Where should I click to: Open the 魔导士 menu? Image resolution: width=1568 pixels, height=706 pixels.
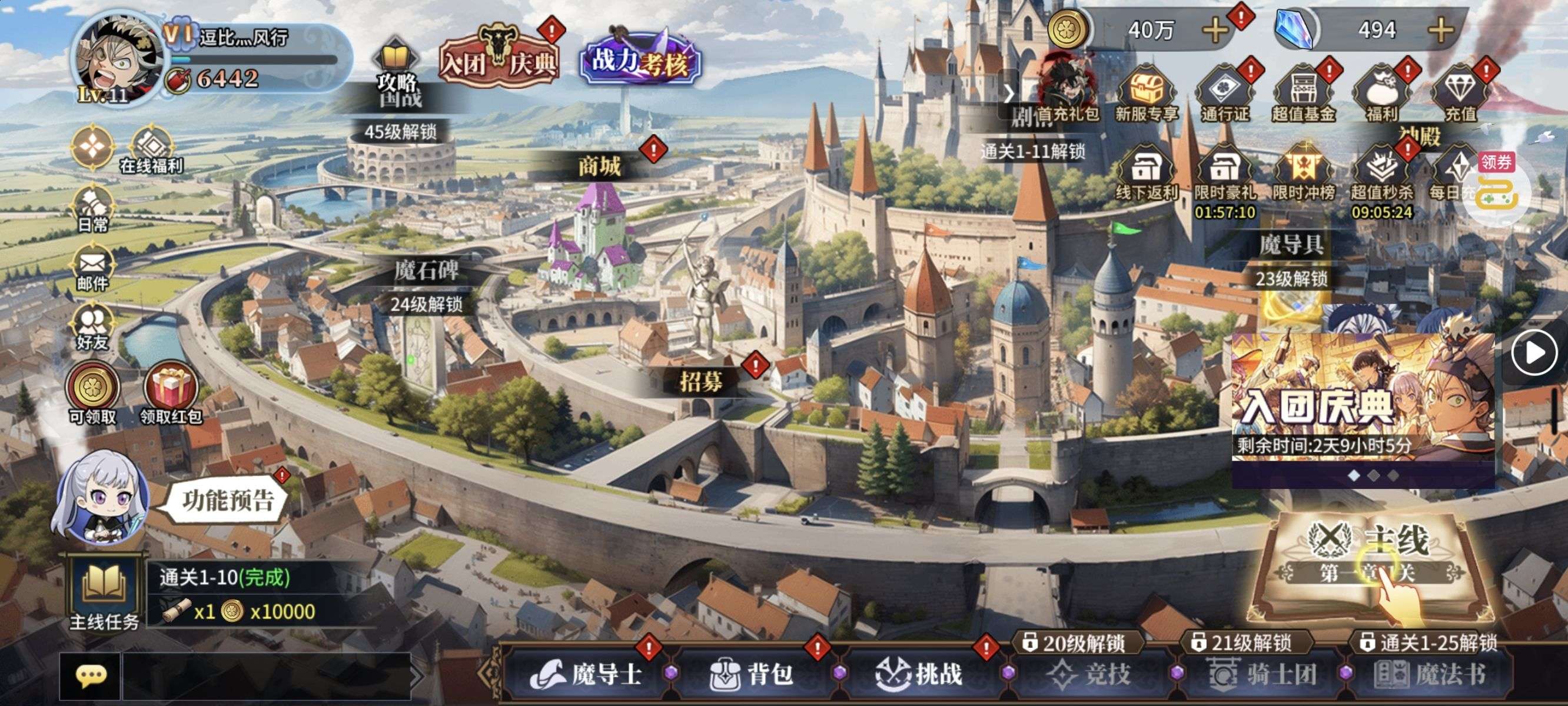[587, 674]
